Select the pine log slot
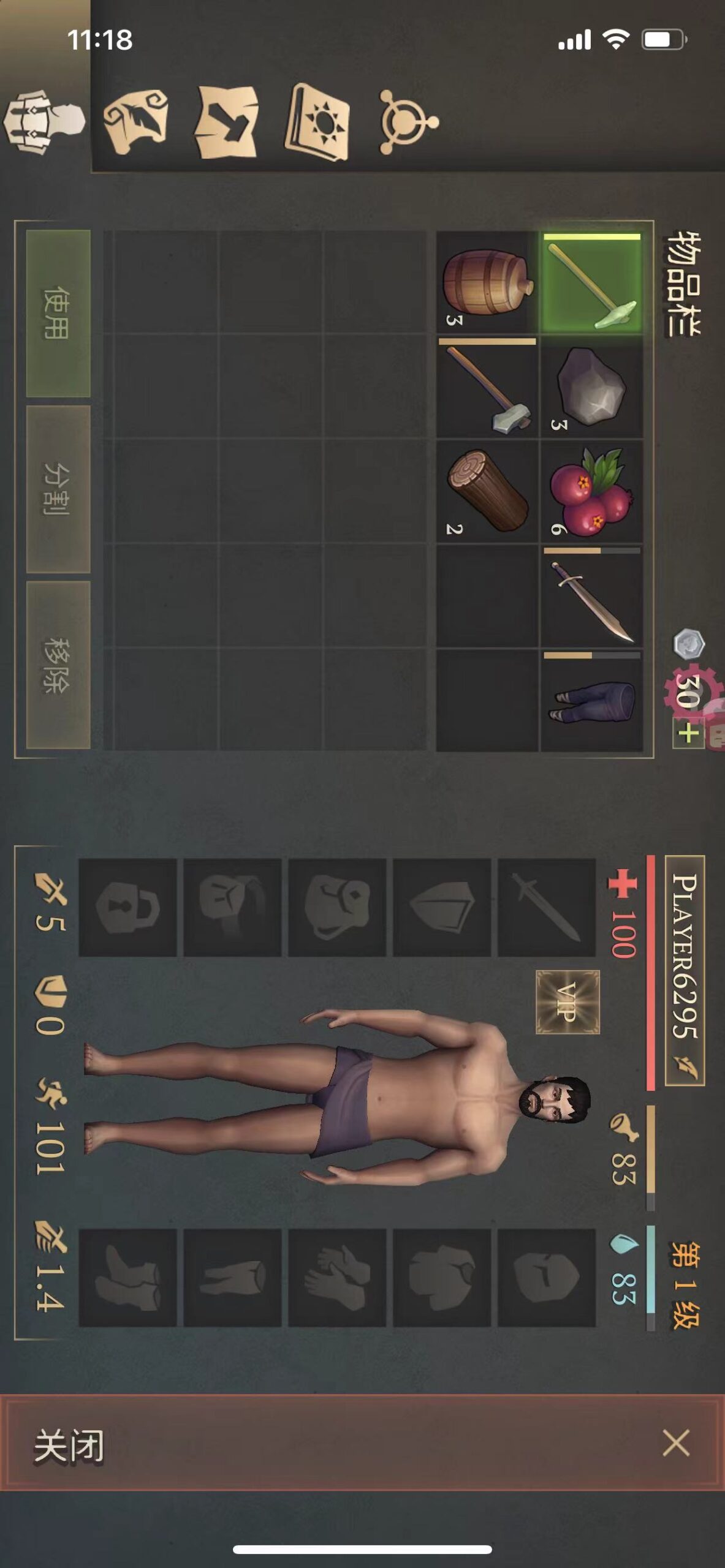This screenshot has width=725, height=1568. (487, 491)
